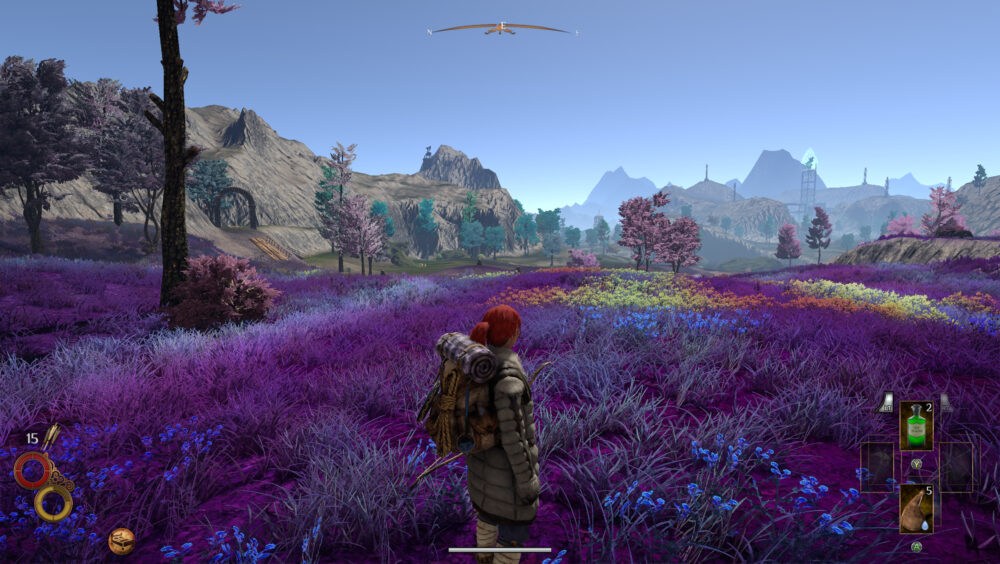Use the green potion quick slot

(x=916, y=424)
